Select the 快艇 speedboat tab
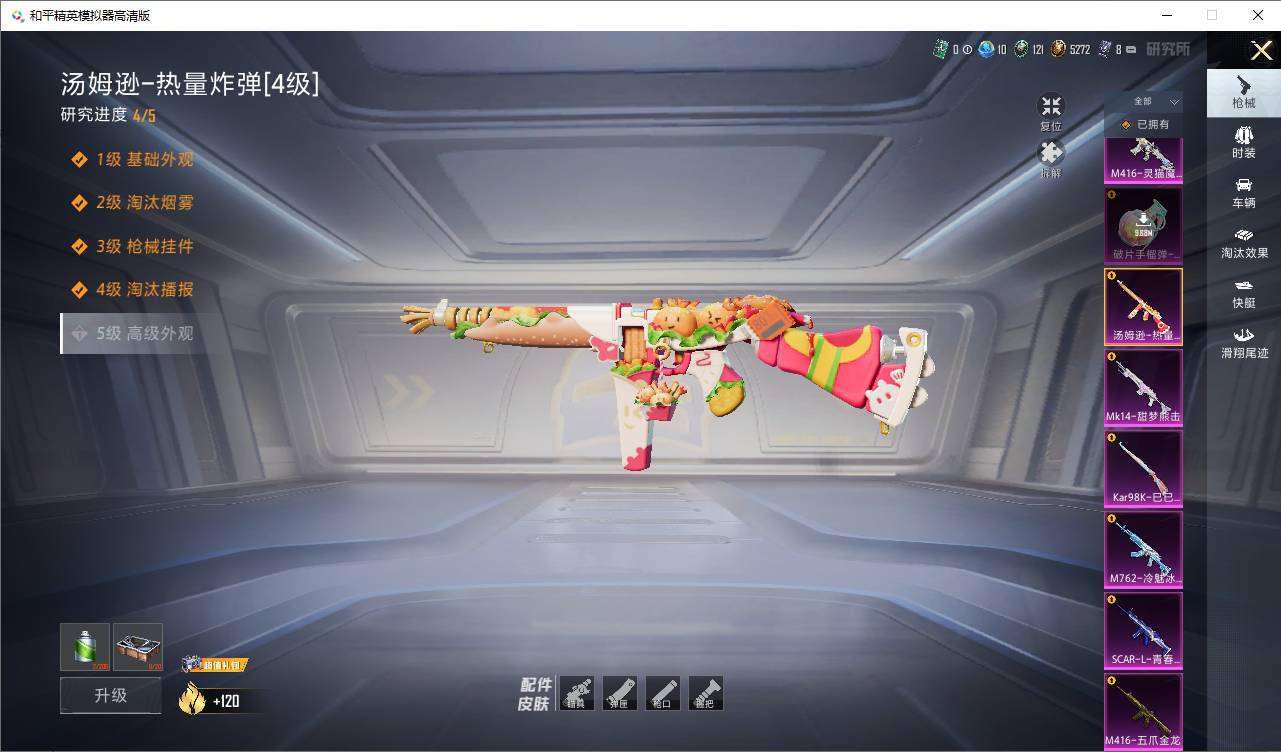The image size is (1281, 752). (1243, 292)
